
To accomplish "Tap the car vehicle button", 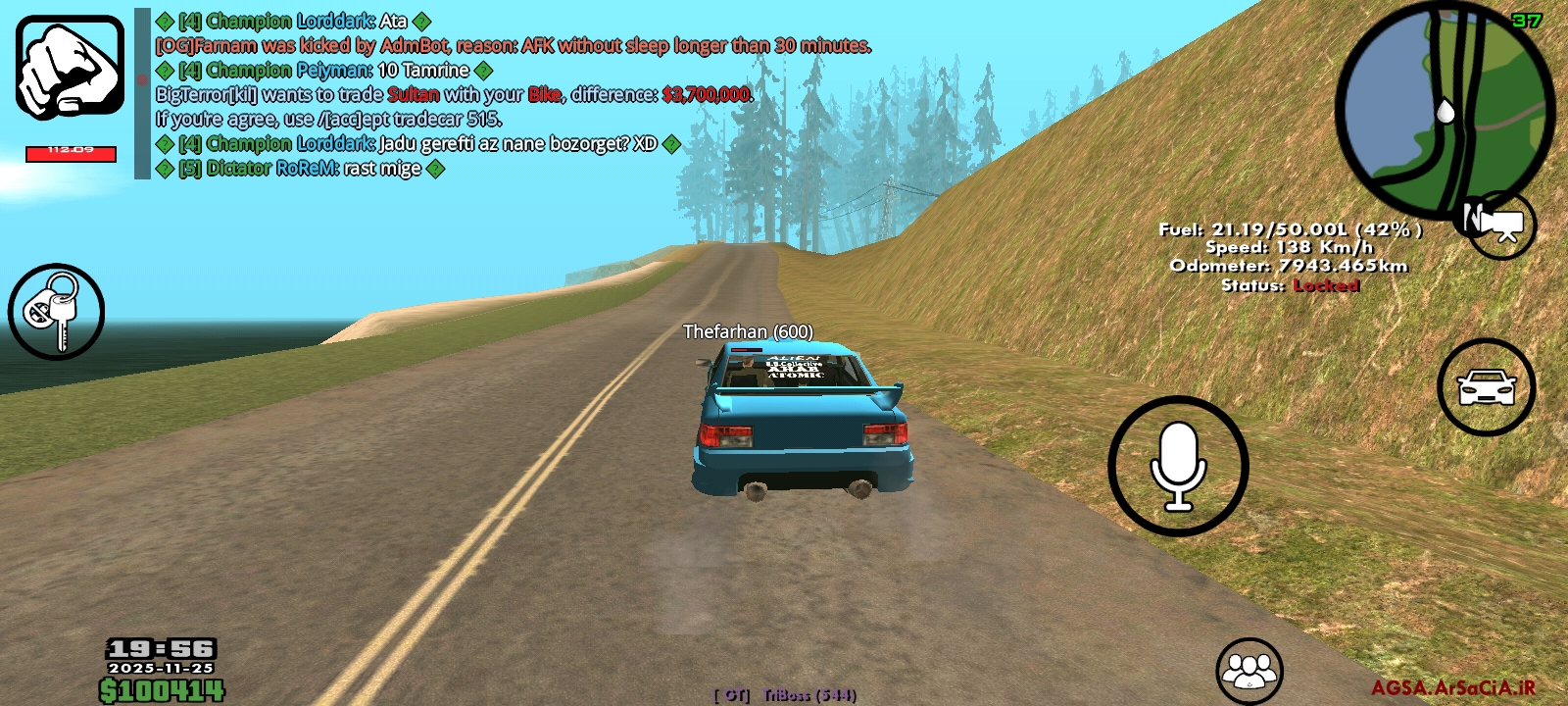I will tap(1486, 387).
